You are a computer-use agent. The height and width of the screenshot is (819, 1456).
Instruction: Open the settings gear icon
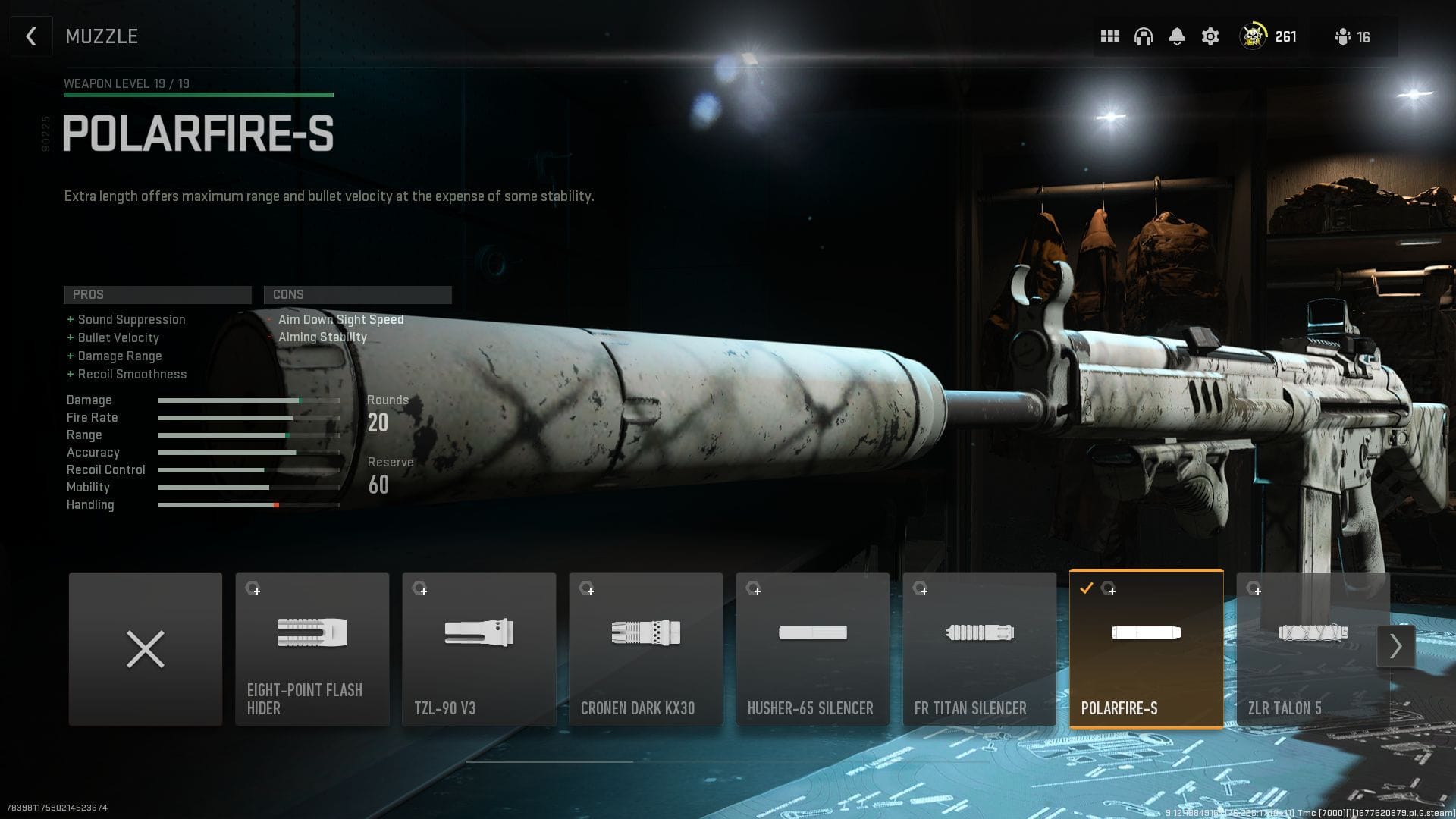pos(1210,36)
